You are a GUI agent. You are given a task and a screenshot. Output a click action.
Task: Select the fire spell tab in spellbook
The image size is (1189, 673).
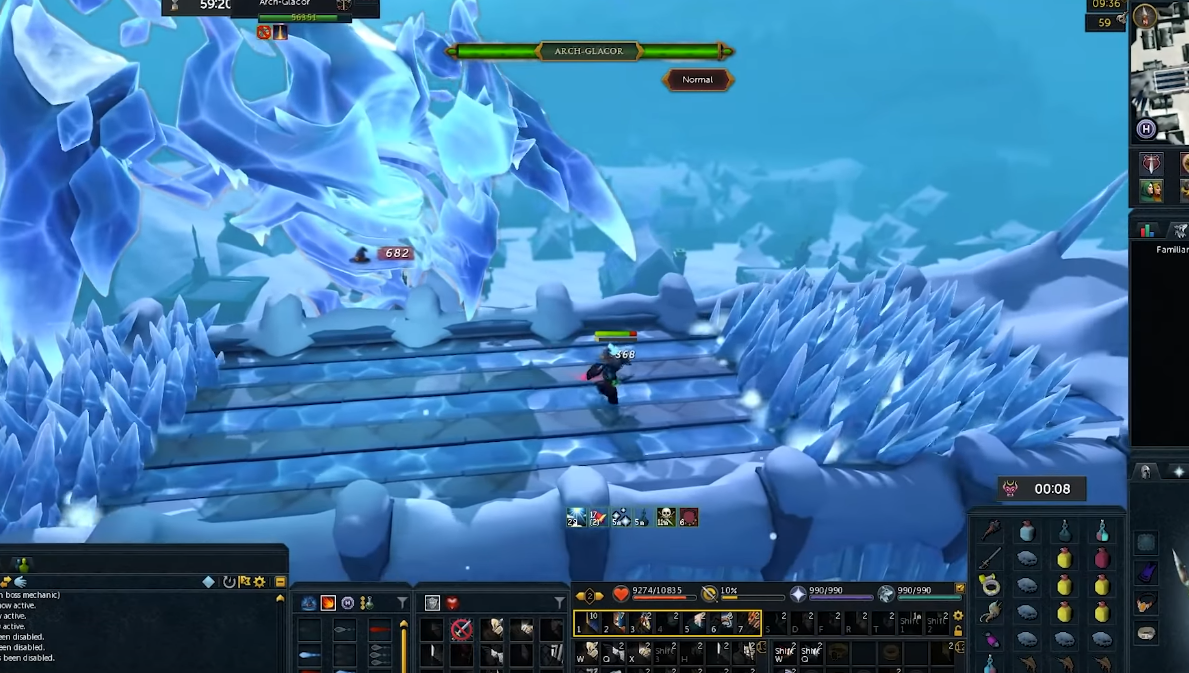(328, 603)
